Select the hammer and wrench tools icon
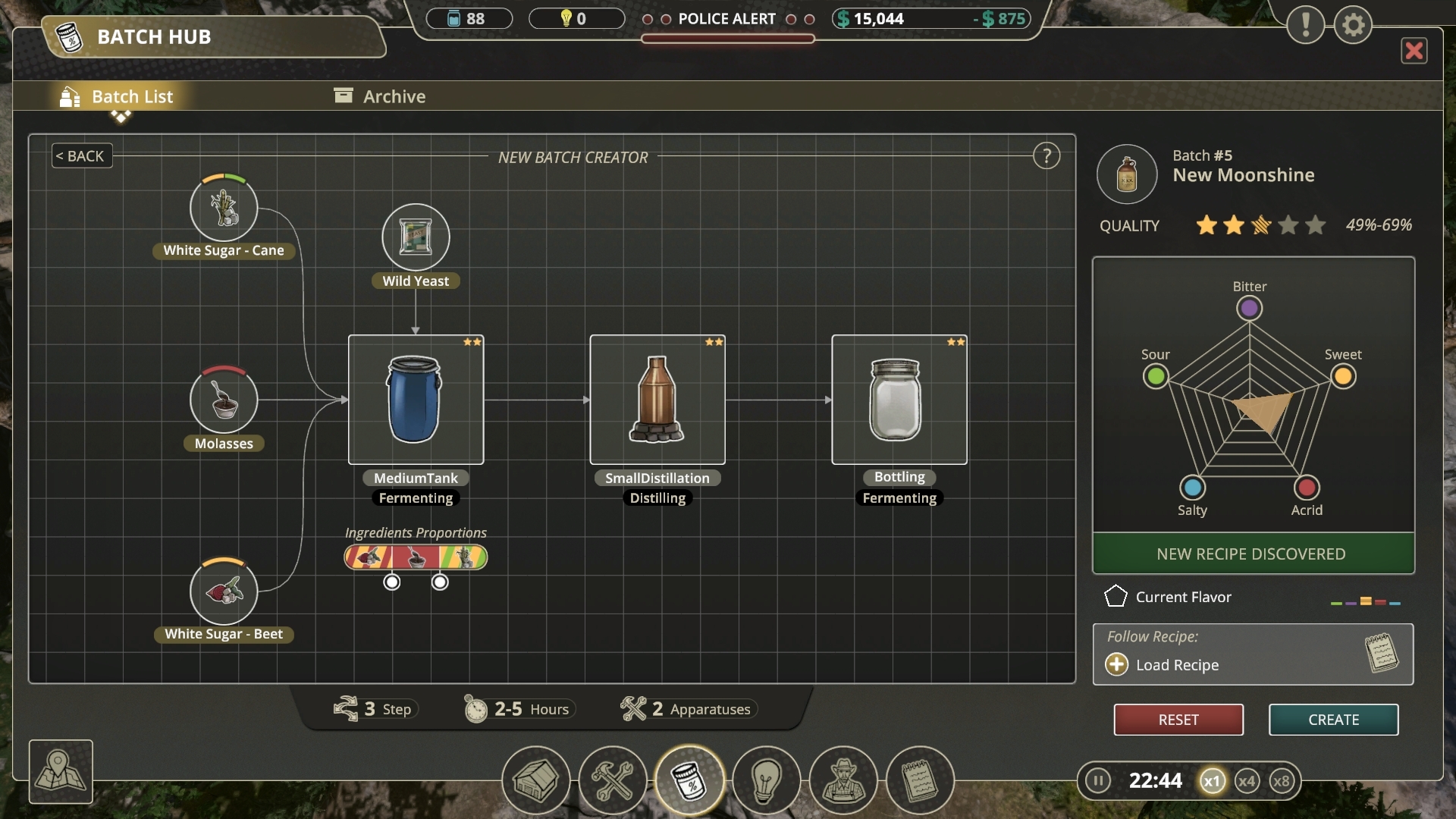The height and width of the screenshot is (819, 1456). click(613, 780)
